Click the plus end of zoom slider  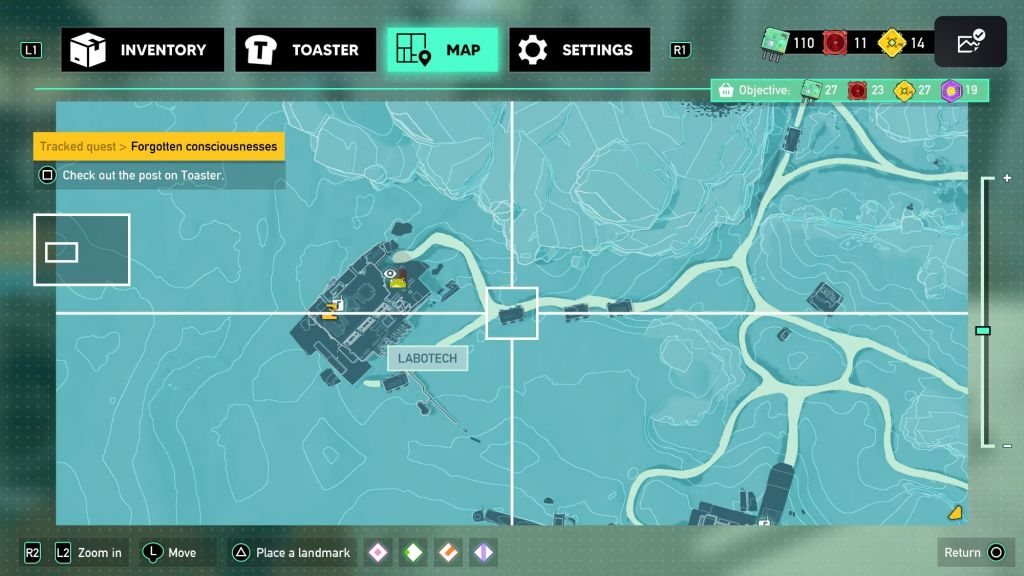coord(1006,178)
